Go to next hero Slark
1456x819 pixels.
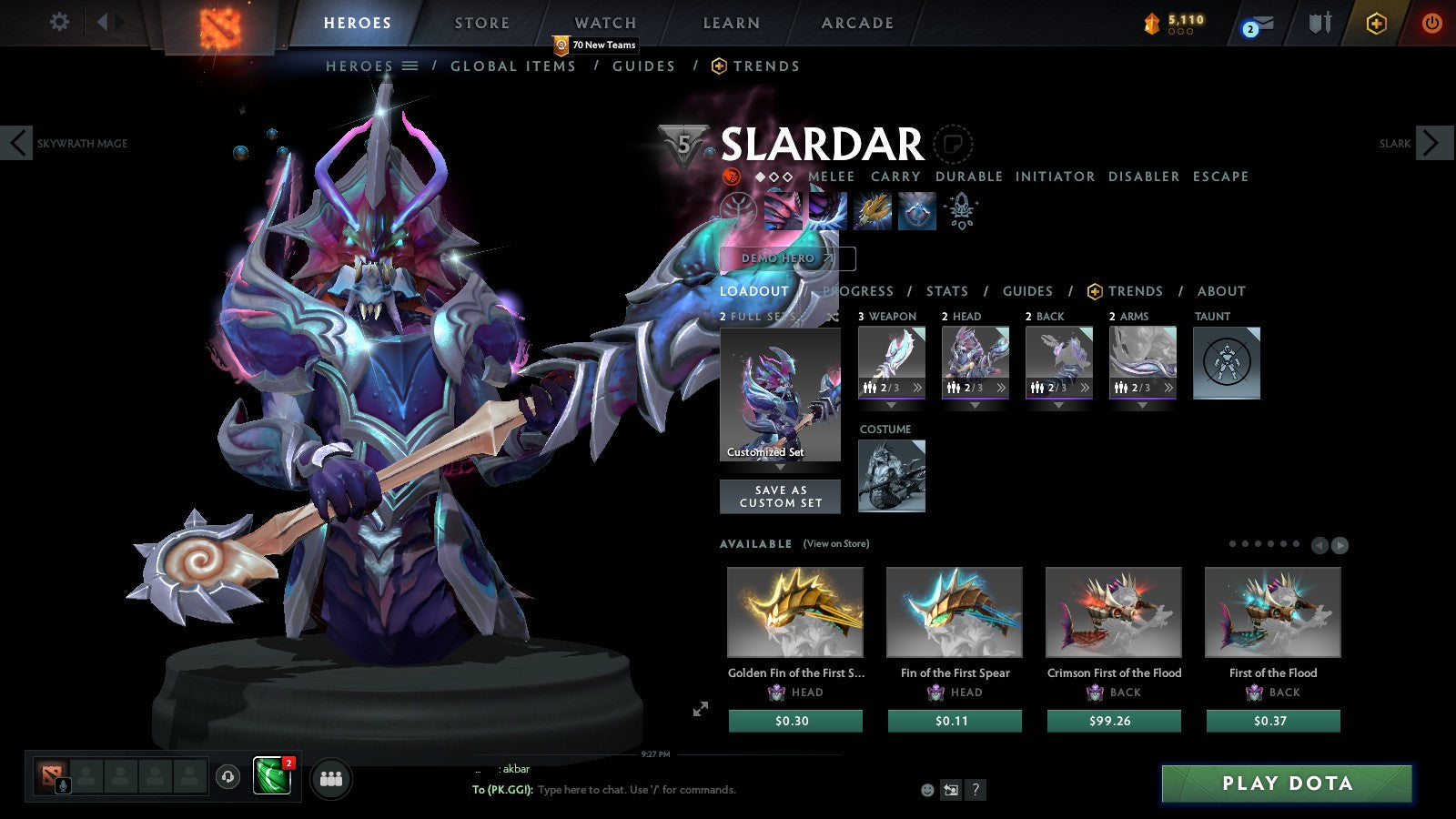click(x=1431, y=143)
